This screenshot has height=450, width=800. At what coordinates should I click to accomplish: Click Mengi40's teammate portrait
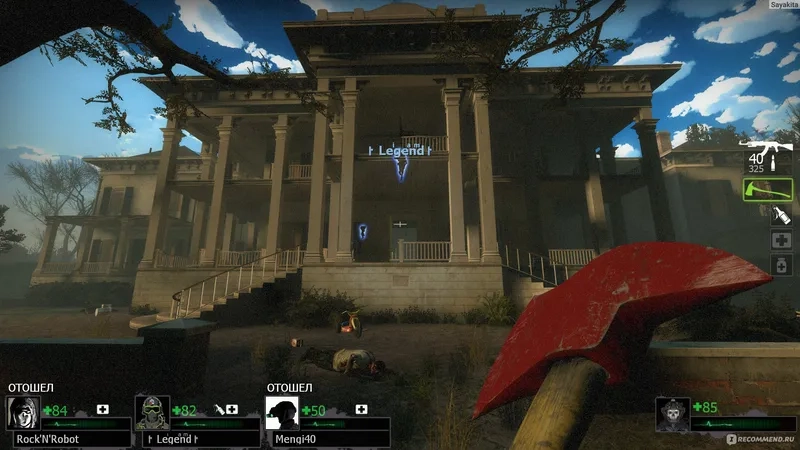[x=281, y=411]
